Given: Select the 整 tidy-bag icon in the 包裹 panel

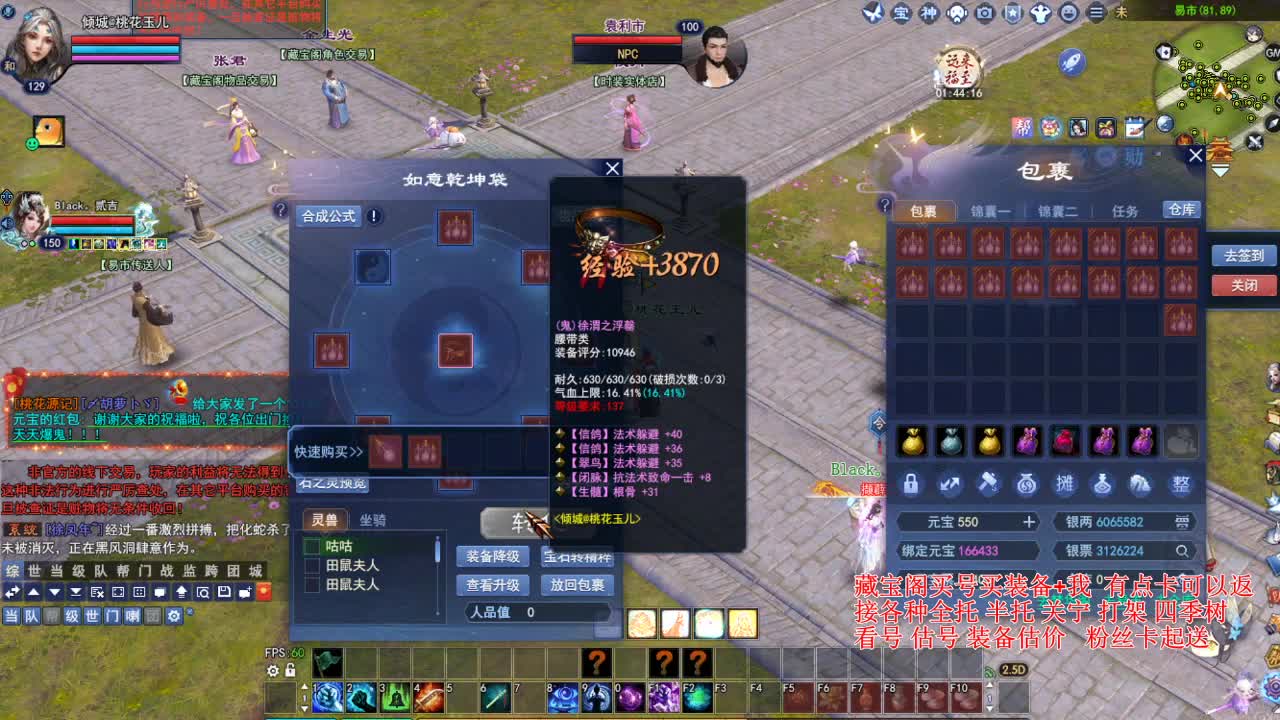Looking at the screenshot, I should pyautogui.click(x=1181, y=484).
